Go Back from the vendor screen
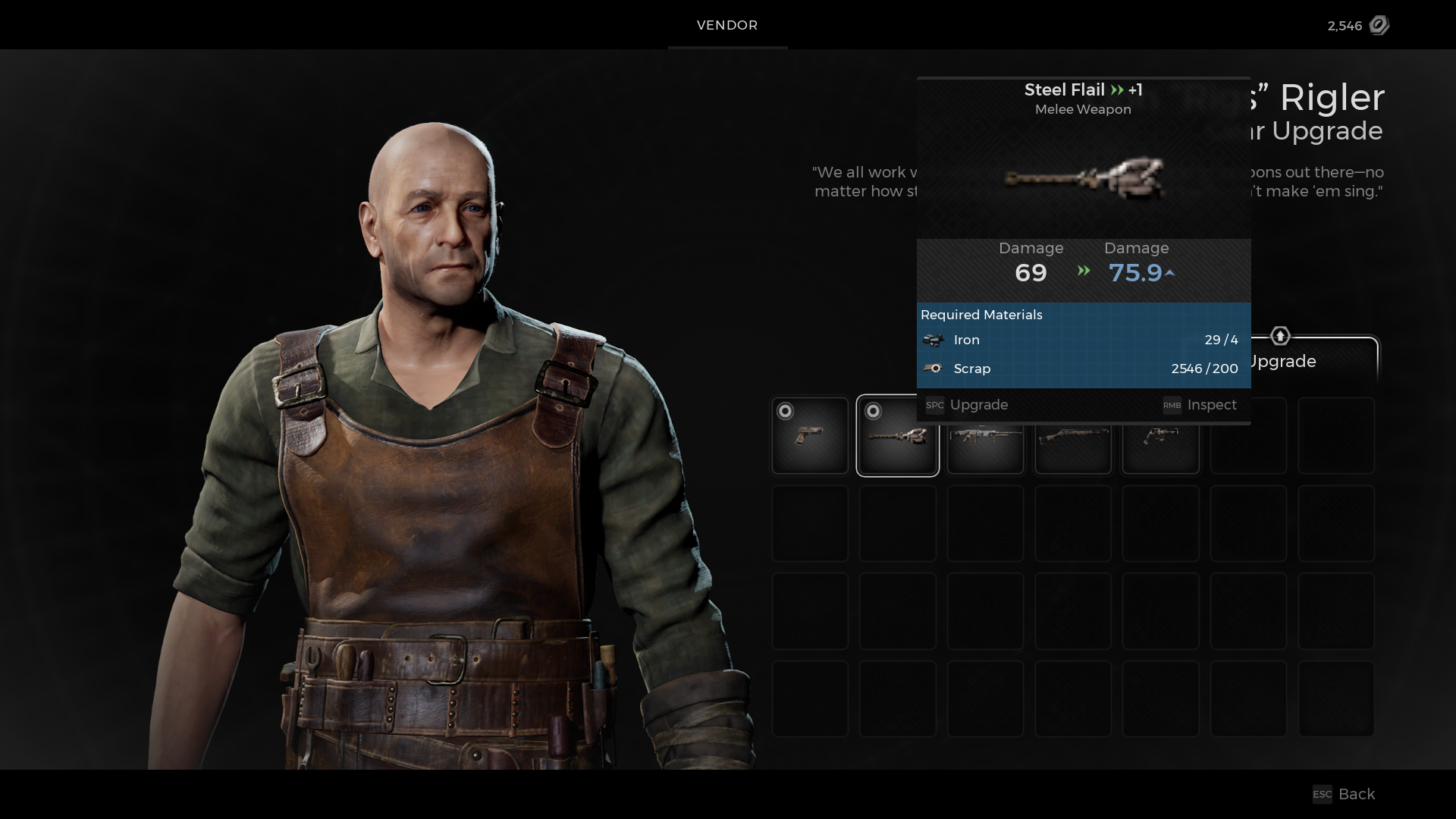 [x=1345, y=794]
